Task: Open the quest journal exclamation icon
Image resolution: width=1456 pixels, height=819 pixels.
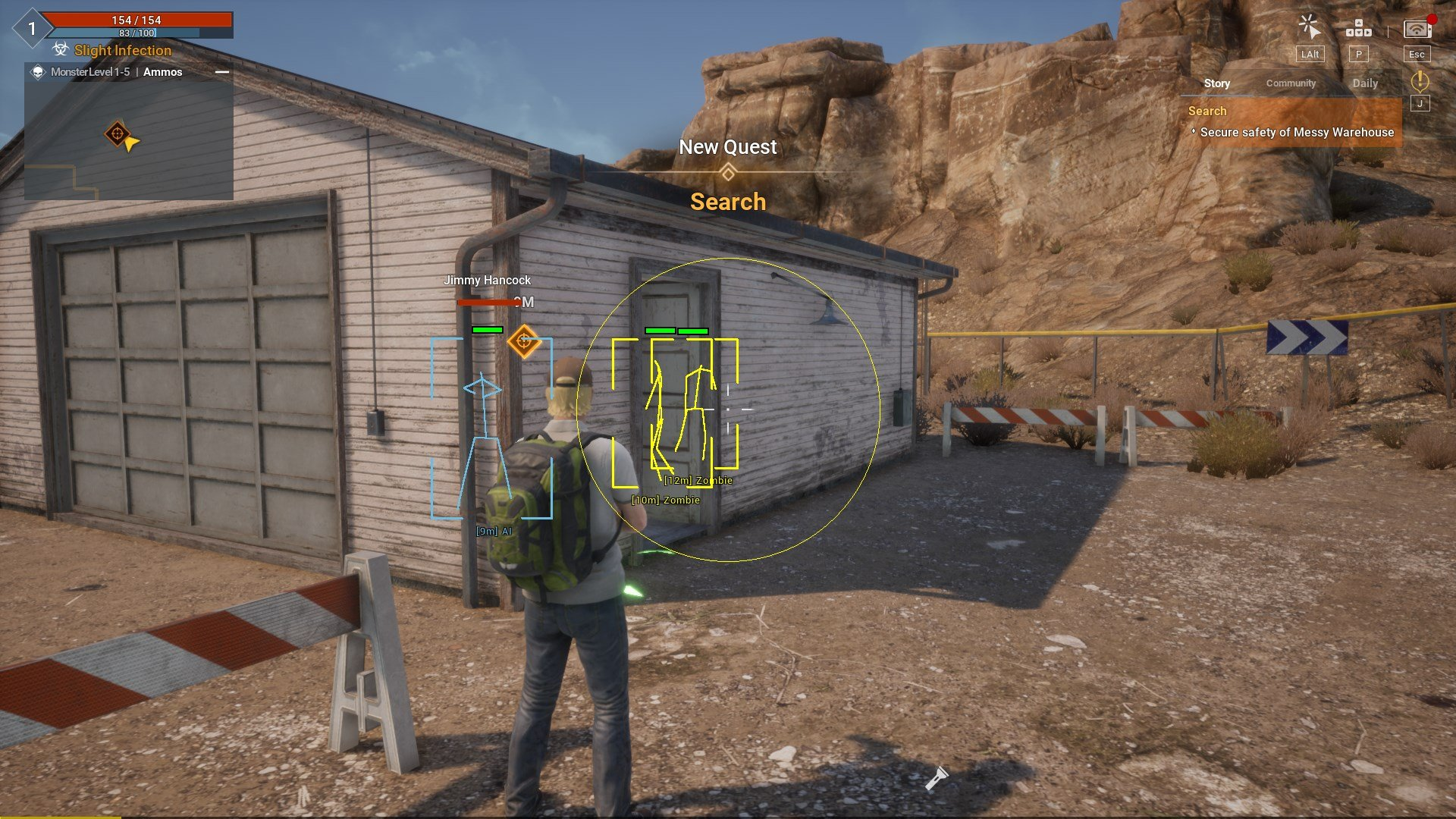Action: point(1420,81)
